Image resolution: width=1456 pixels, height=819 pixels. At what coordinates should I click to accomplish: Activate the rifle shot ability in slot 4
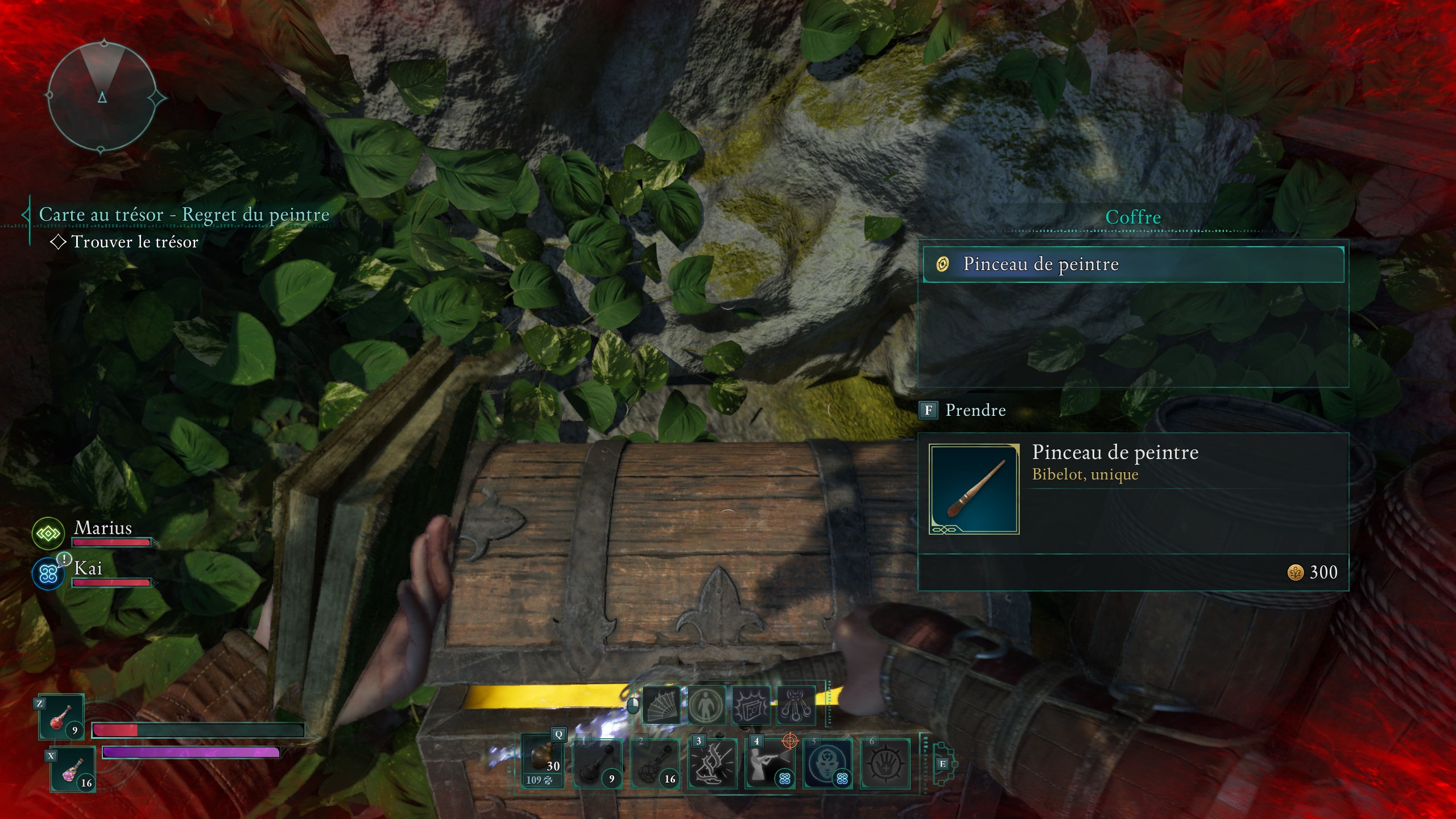[770, 763]
